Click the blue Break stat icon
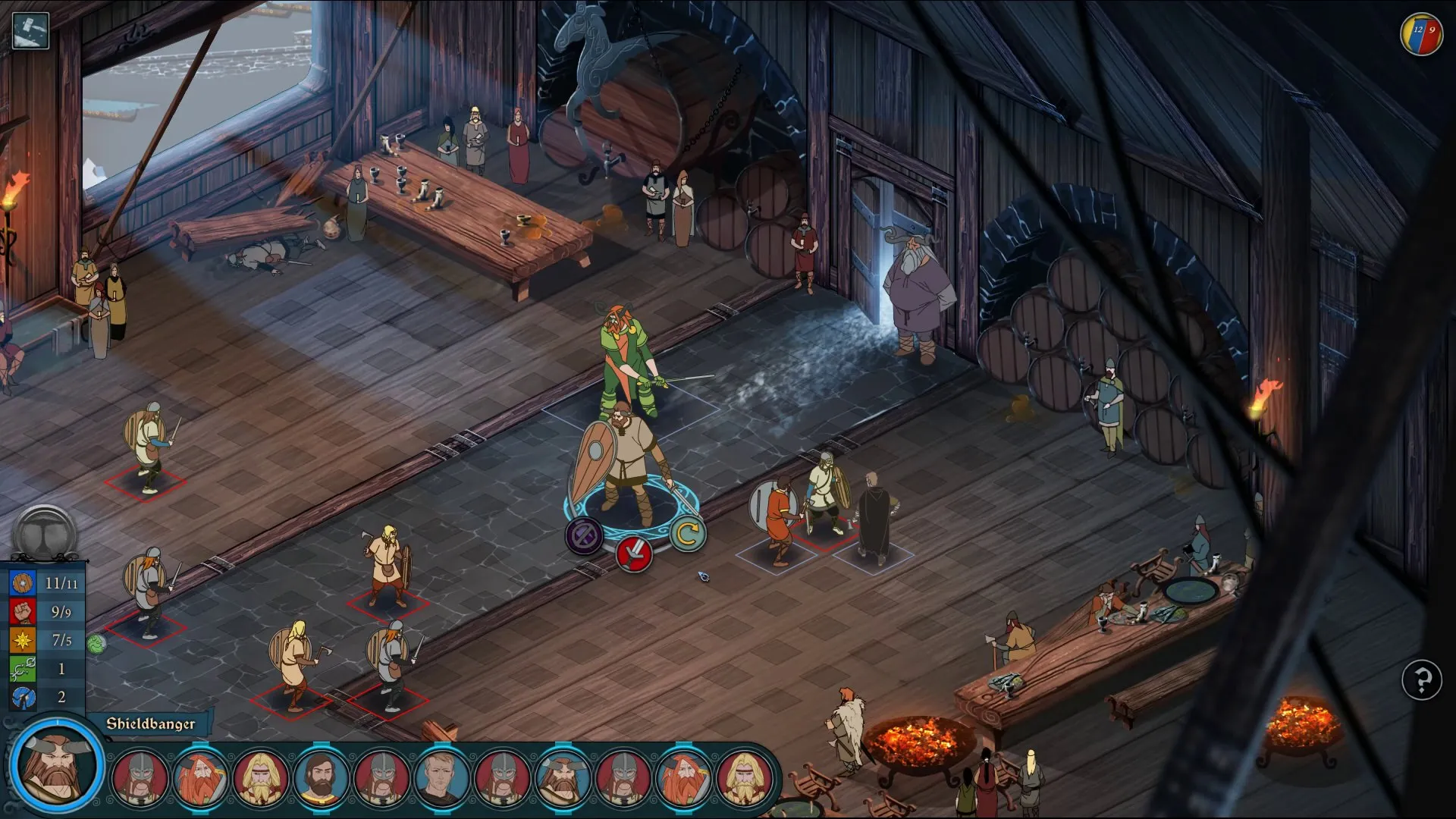The image size is (1456, 819). click(x=23, y=697)
